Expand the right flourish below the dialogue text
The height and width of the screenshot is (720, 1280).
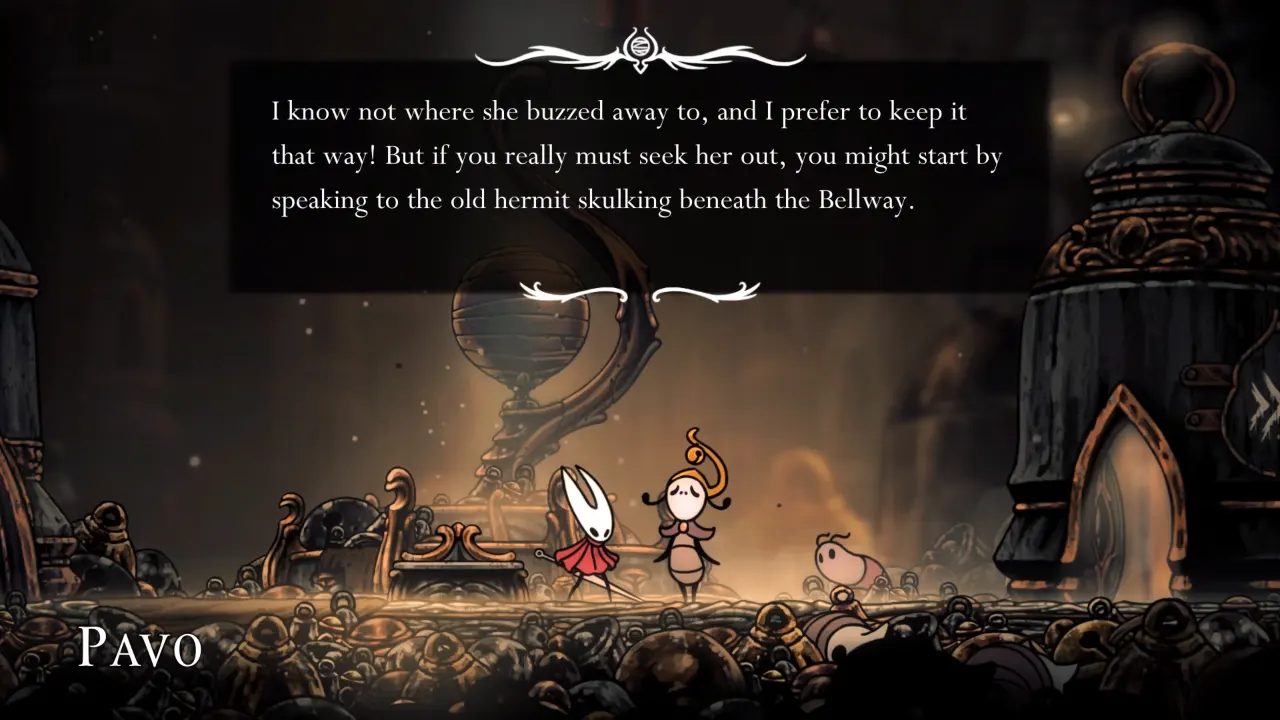707,292
